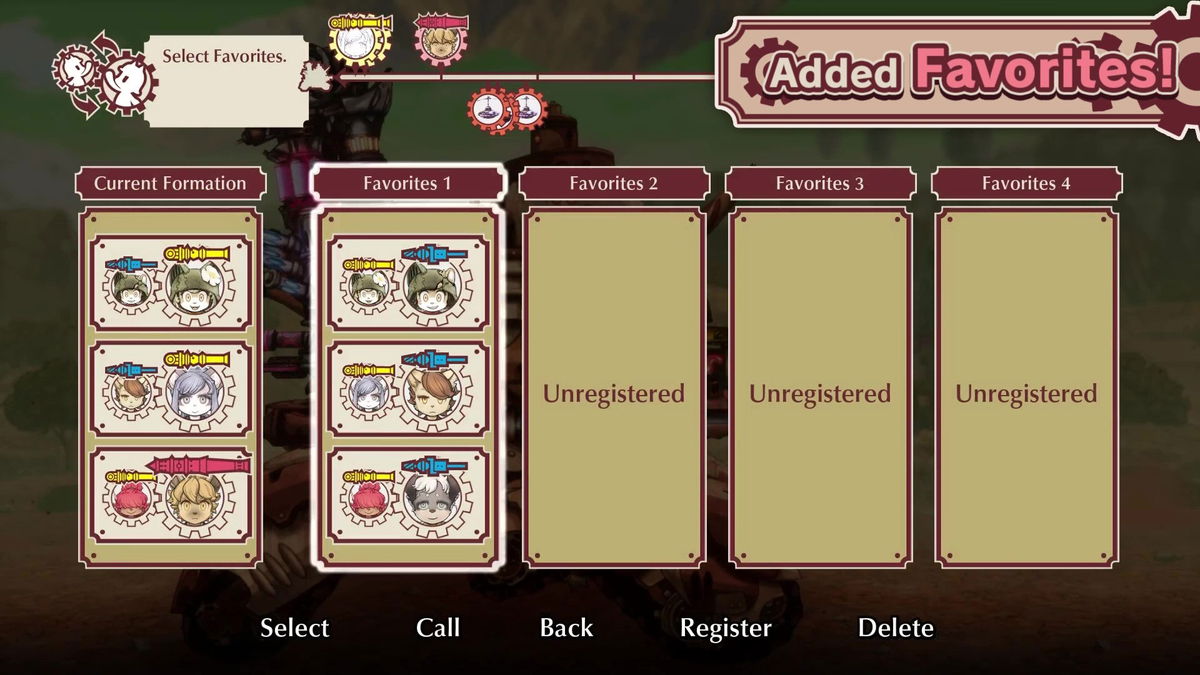Pick the Favorites 4 header
This screenshot has width=1200, height=675.
1026,183
